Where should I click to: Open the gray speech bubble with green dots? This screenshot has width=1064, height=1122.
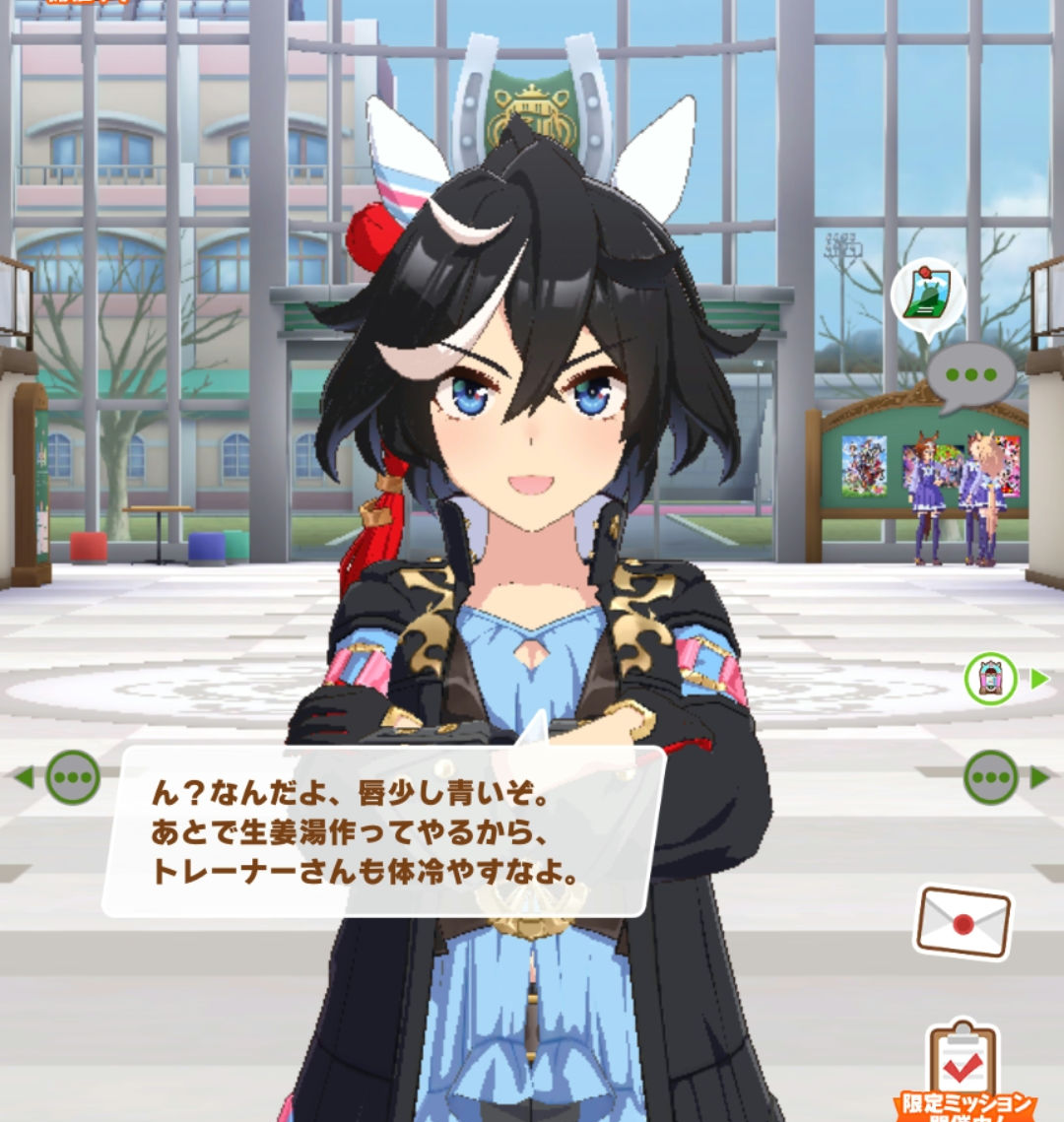[970, 375]
